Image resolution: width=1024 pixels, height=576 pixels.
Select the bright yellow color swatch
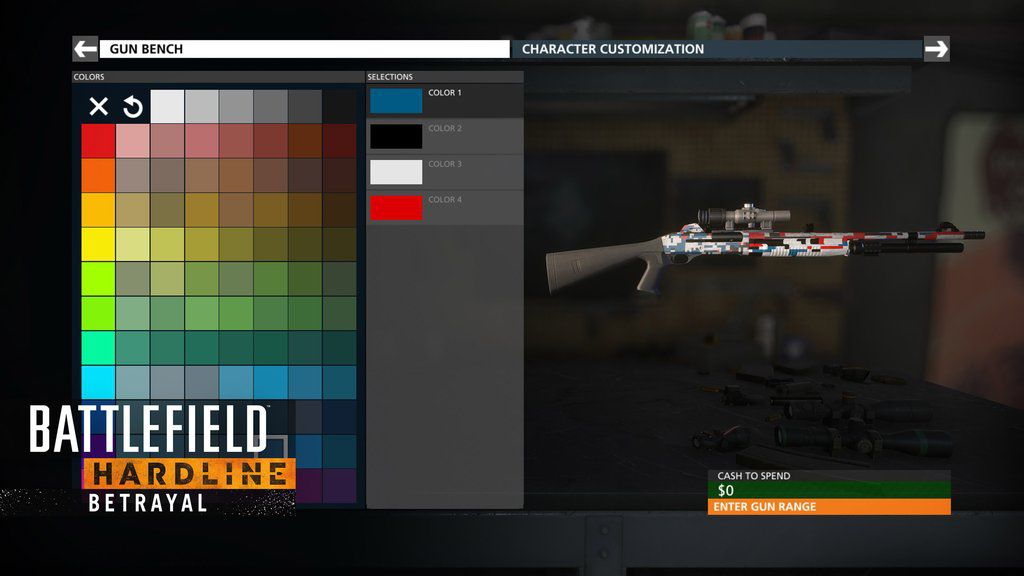(98, 244)
